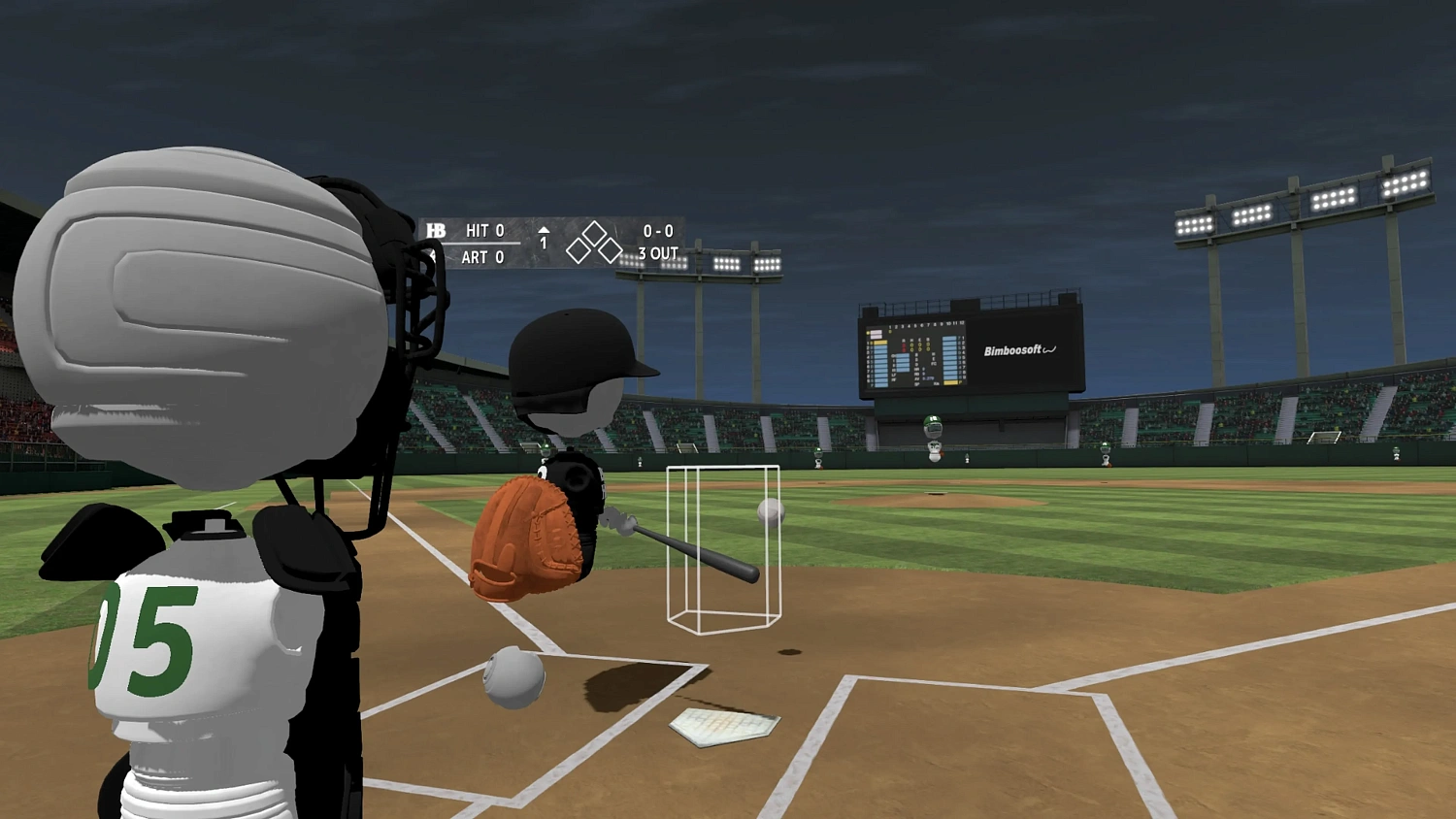The width and height of the screenshot is (1456, 819).
Task: Click the third-base diamond indicator
Action: click(576, 250)
